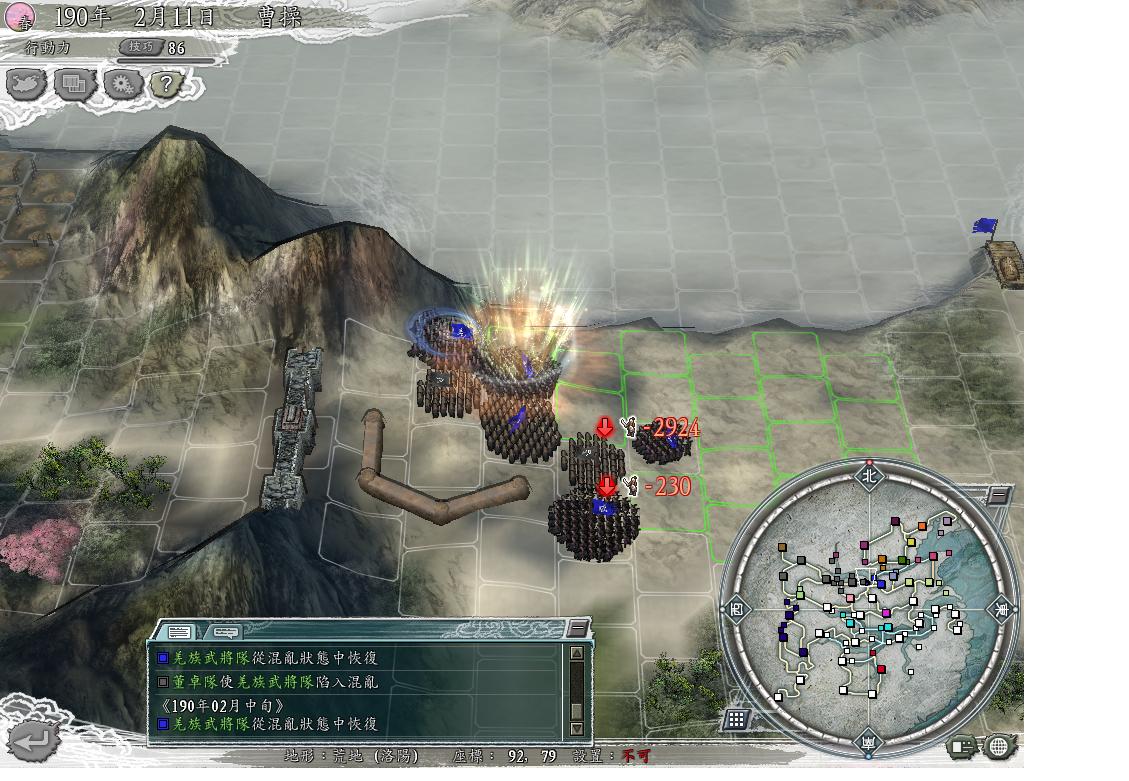The image size is (1129, 781).
Task: Minimize the minimap panel
Action: click(x=997, y=496)
